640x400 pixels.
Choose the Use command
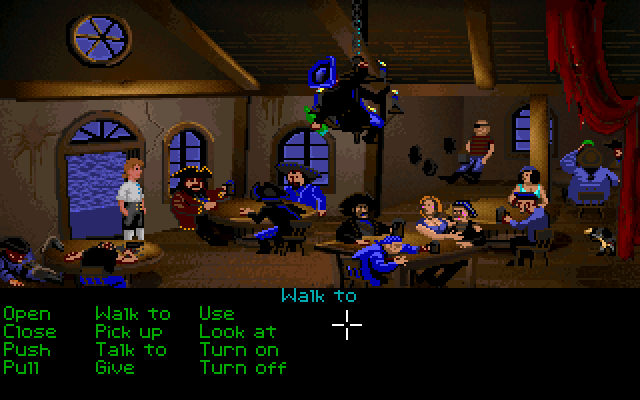217,315
